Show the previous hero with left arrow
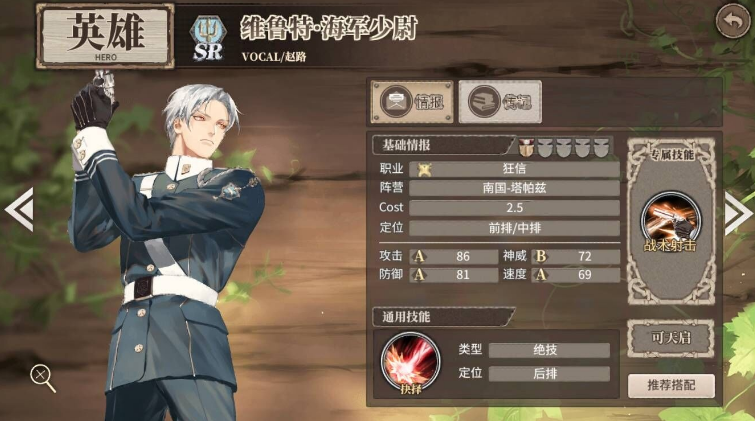This screenshot has width=755, height=421. point(18,211)
